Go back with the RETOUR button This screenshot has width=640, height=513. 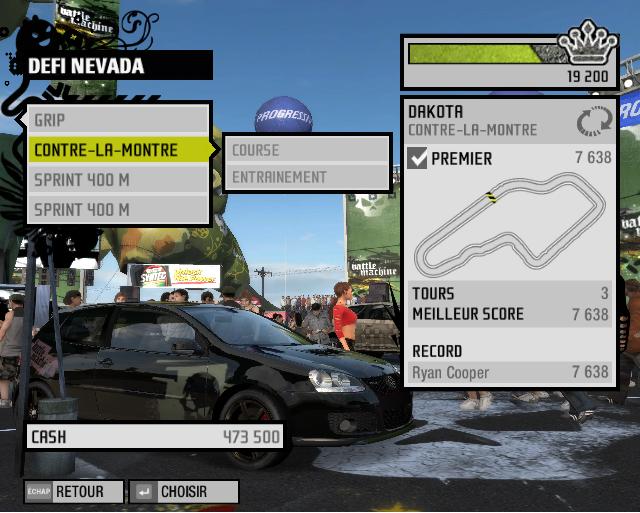pyautogui.click(x=75, y=492)
